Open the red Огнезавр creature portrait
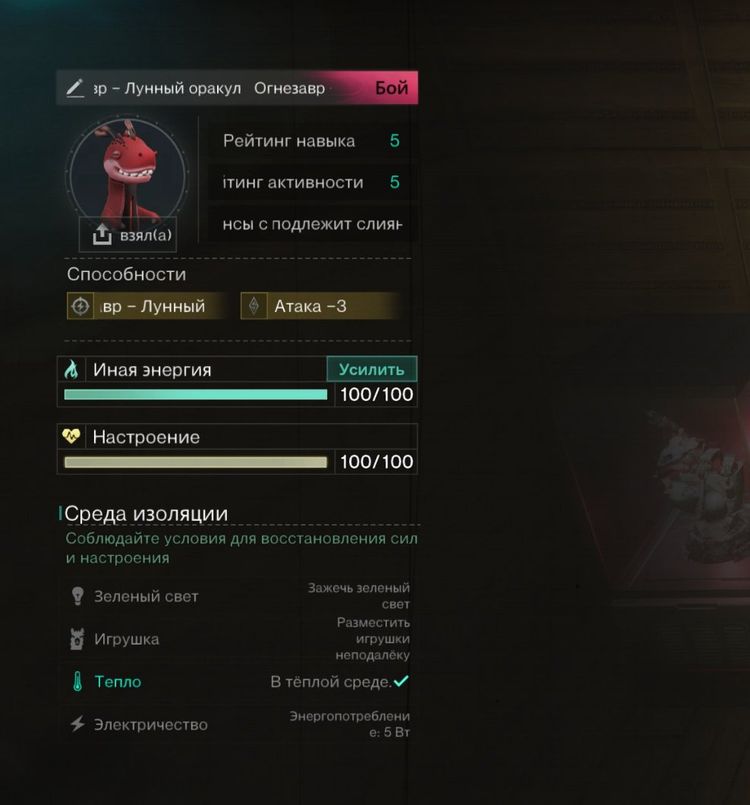Viewport: 750px width, 805px height. pyautogui.click(x=127, y=172)
